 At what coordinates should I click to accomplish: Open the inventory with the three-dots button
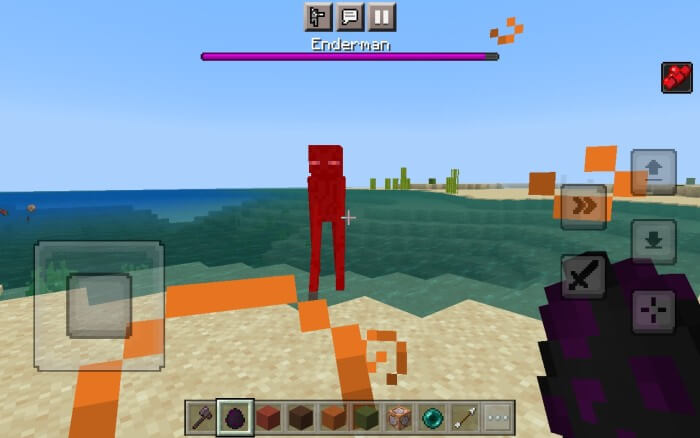click(x=497, y=418)
